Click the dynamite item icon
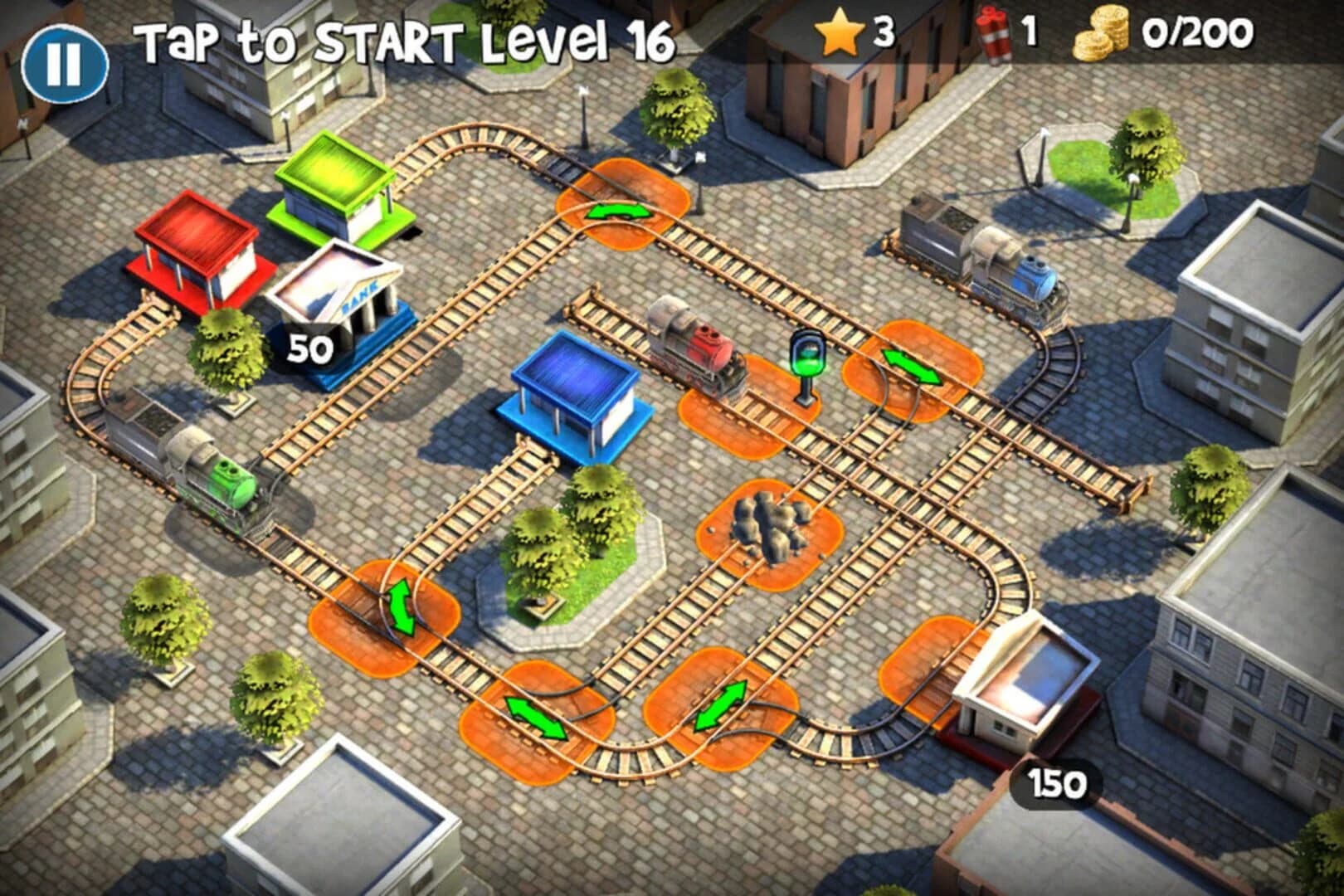1344x896 pixels. [x=993, y=35]
